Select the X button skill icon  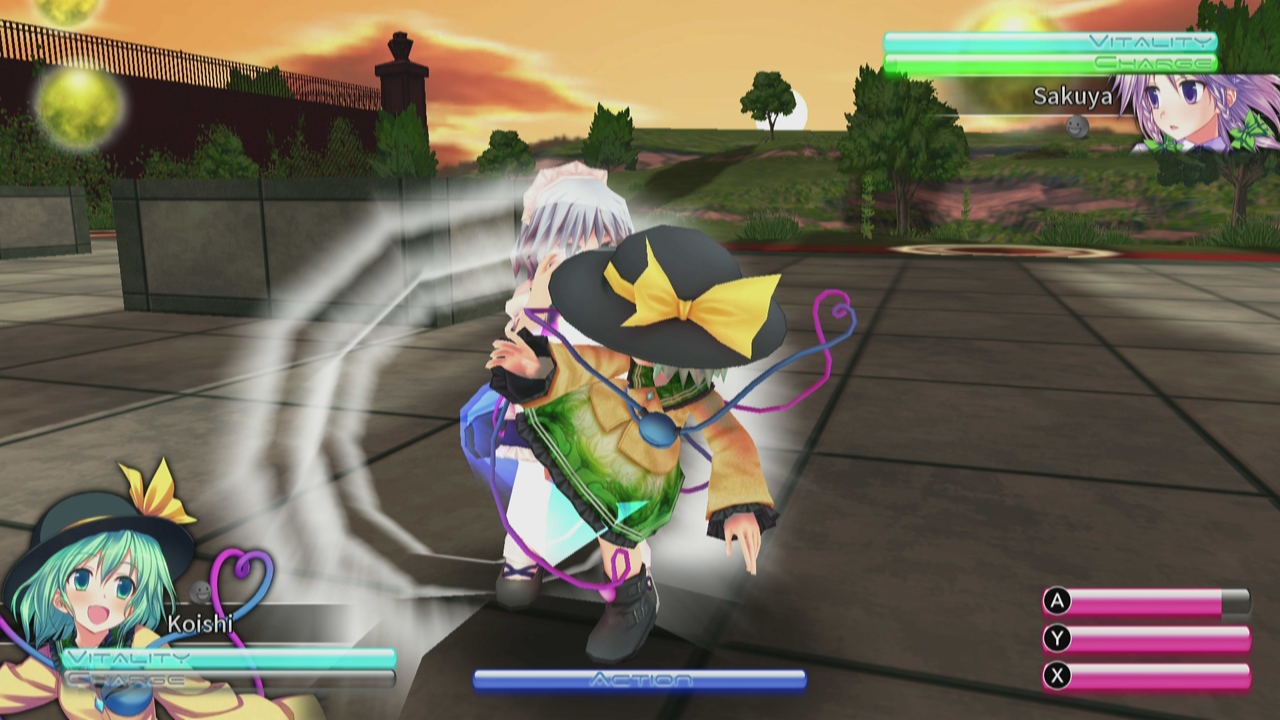[1057, 677]
